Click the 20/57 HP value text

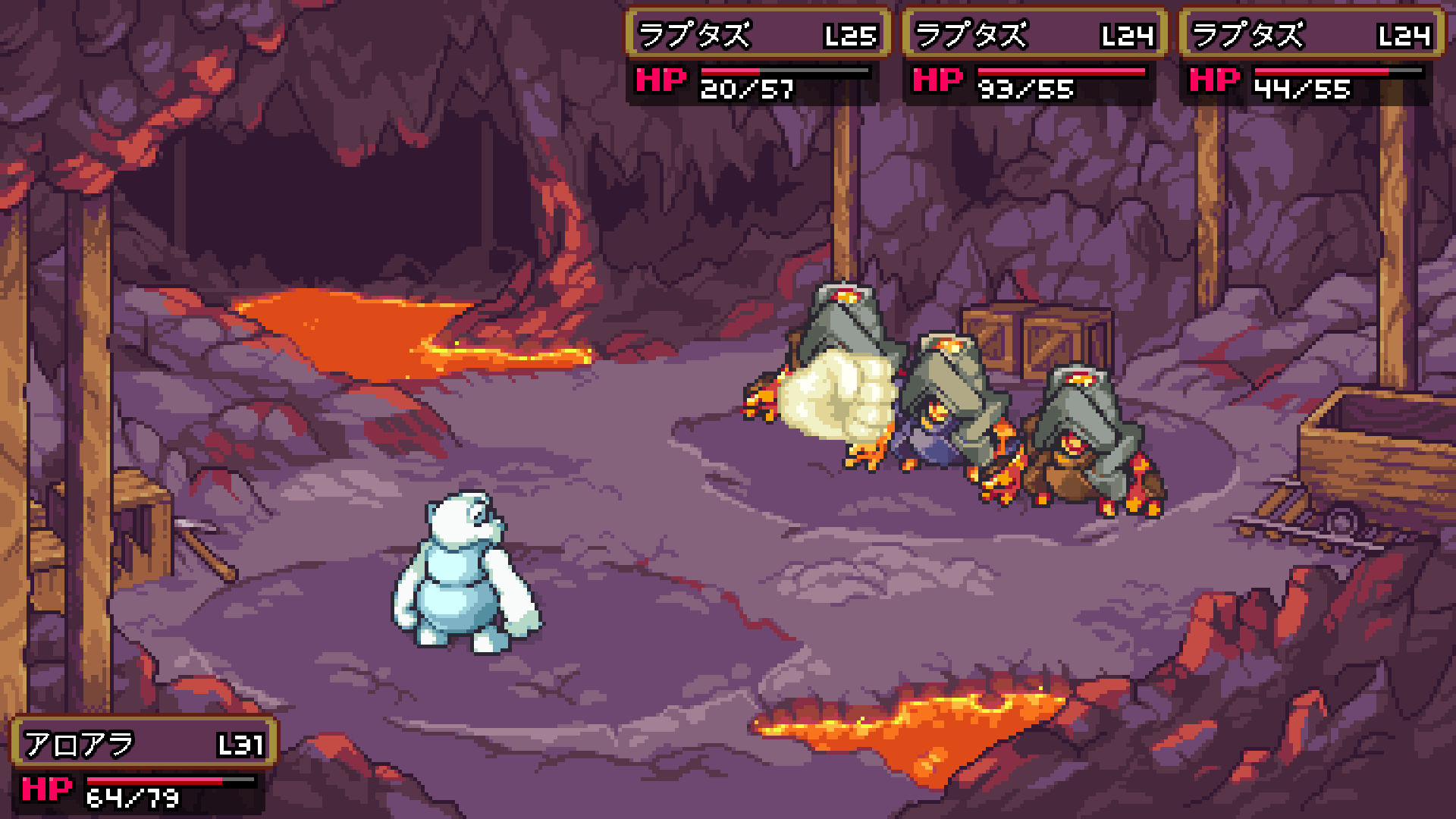coord(745,89)
